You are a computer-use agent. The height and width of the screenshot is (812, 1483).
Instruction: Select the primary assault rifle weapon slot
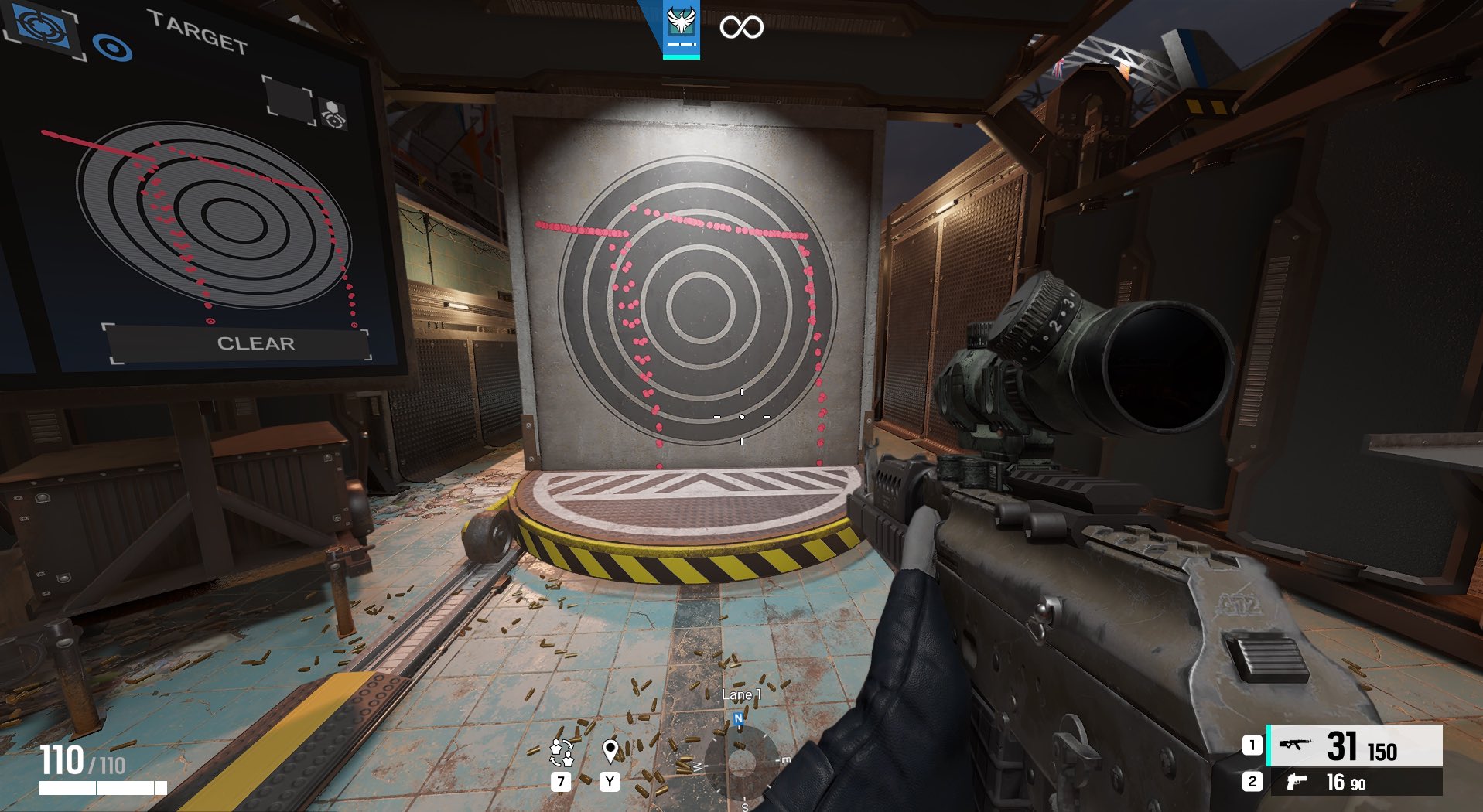pos(1354,745)
